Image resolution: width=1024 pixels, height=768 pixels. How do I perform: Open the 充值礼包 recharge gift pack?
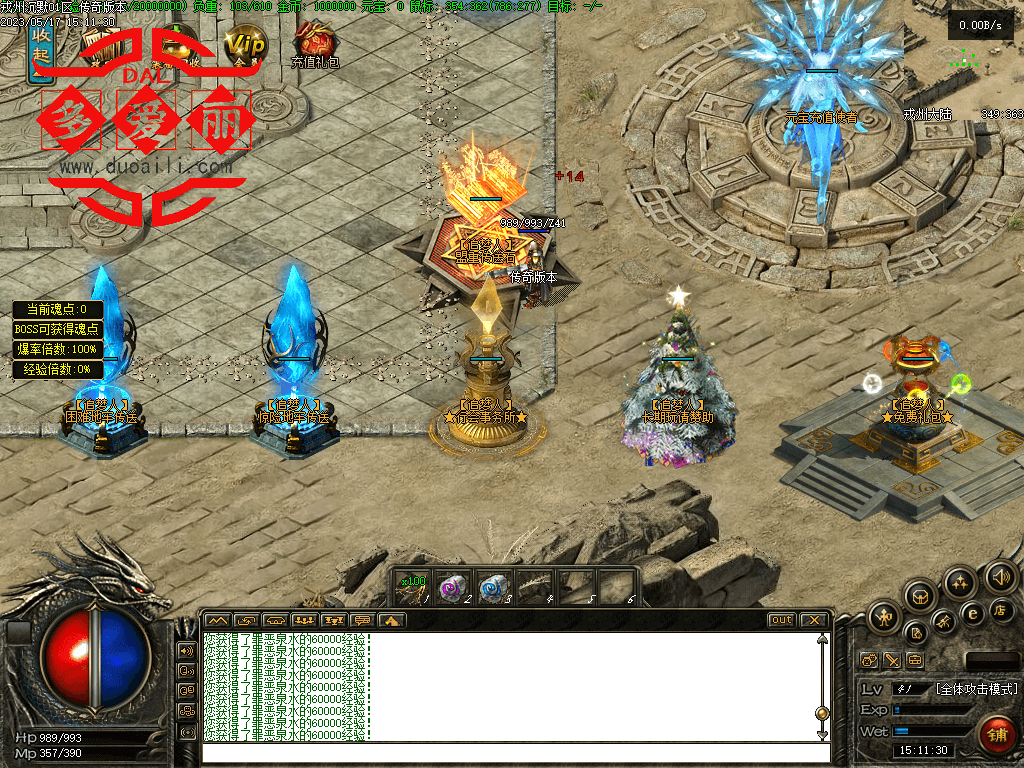[x=315, y=44]
